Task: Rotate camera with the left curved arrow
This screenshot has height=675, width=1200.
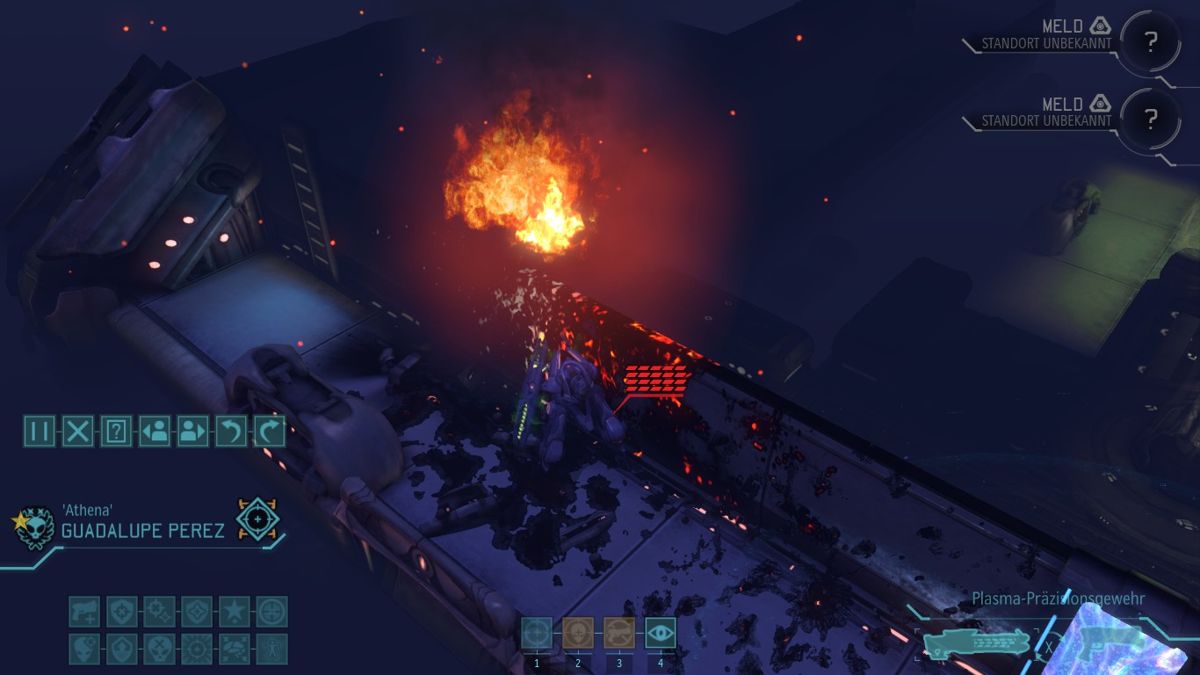Action: tap(231, 431)
